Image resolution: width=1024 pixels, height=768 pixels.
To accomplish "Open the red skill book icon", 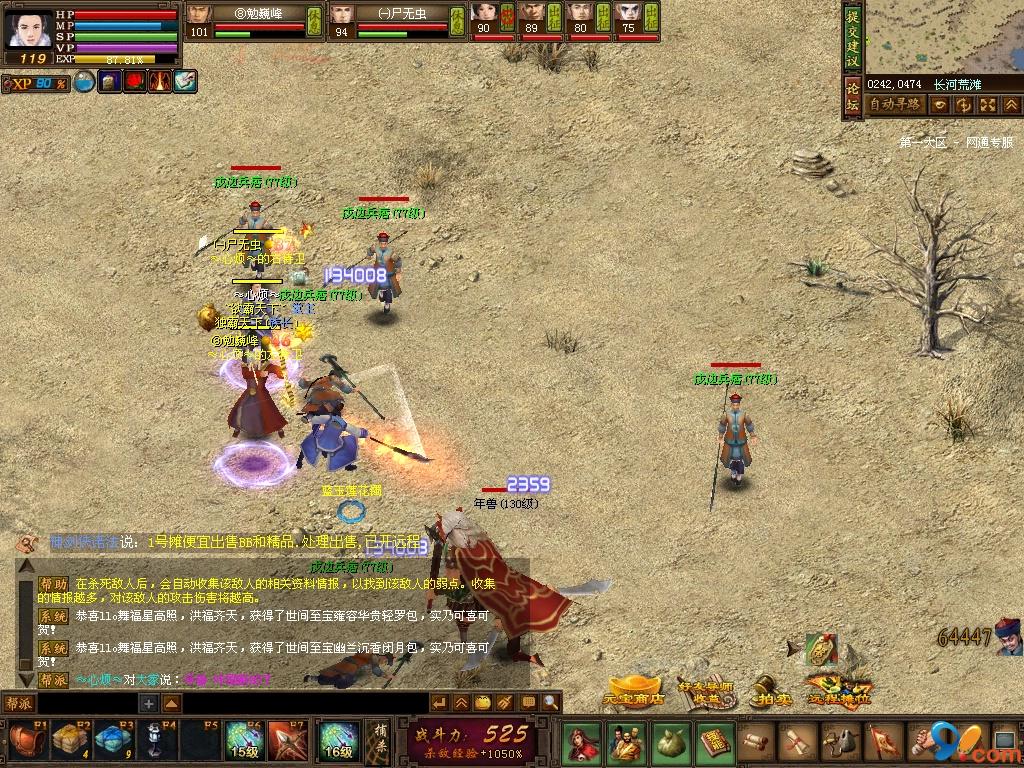I will coord(714,742).
